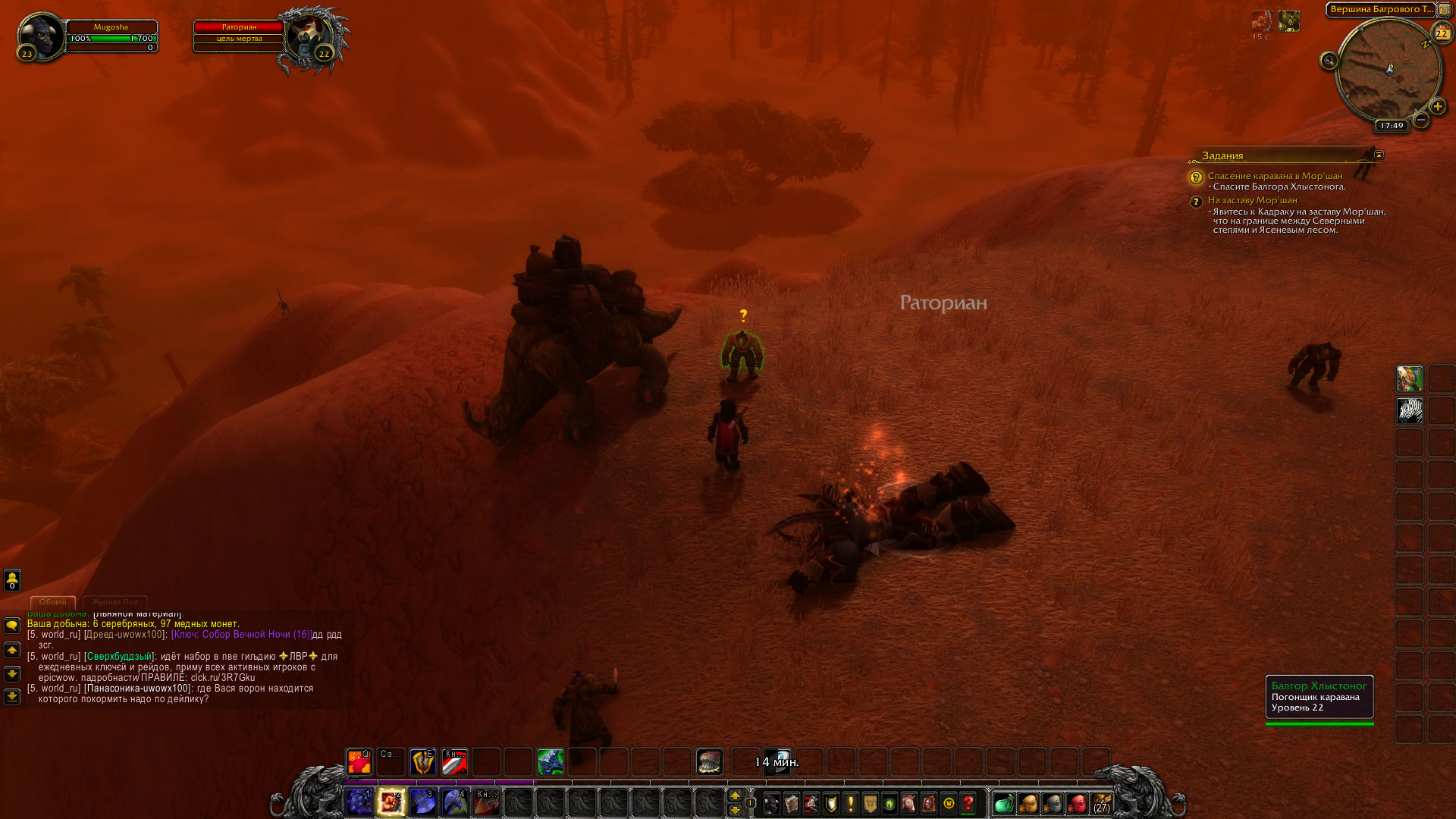Collapse the Задания quest tracker

[1379, 155]
